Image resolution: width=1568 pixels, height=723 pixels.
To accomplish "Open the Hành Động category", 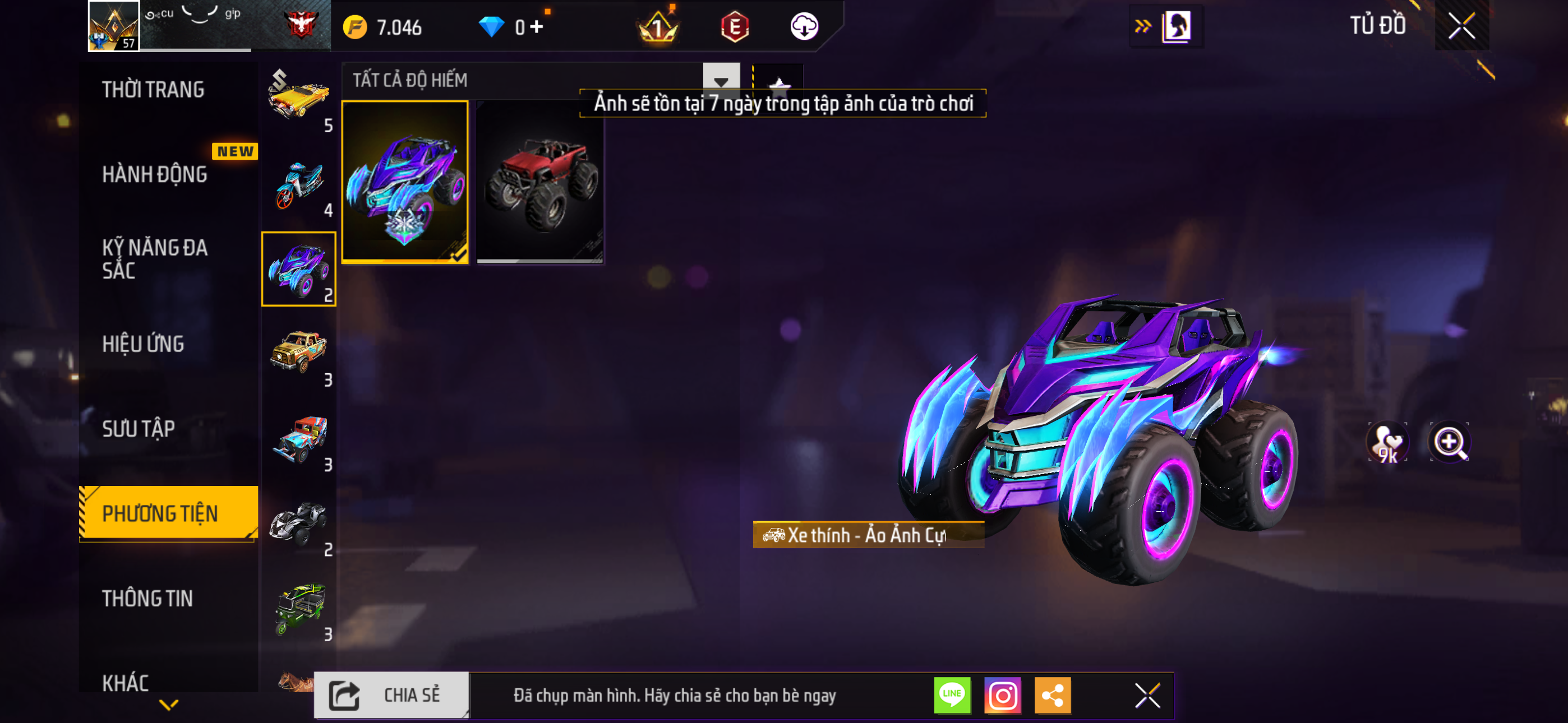I will (x=155, y=175).
